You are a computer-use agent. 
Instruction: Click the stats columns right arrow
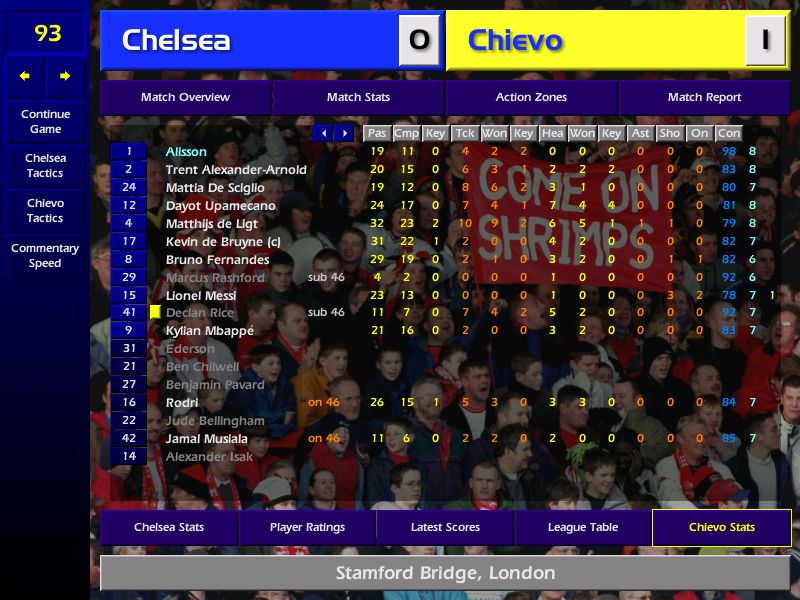(345, 133)
